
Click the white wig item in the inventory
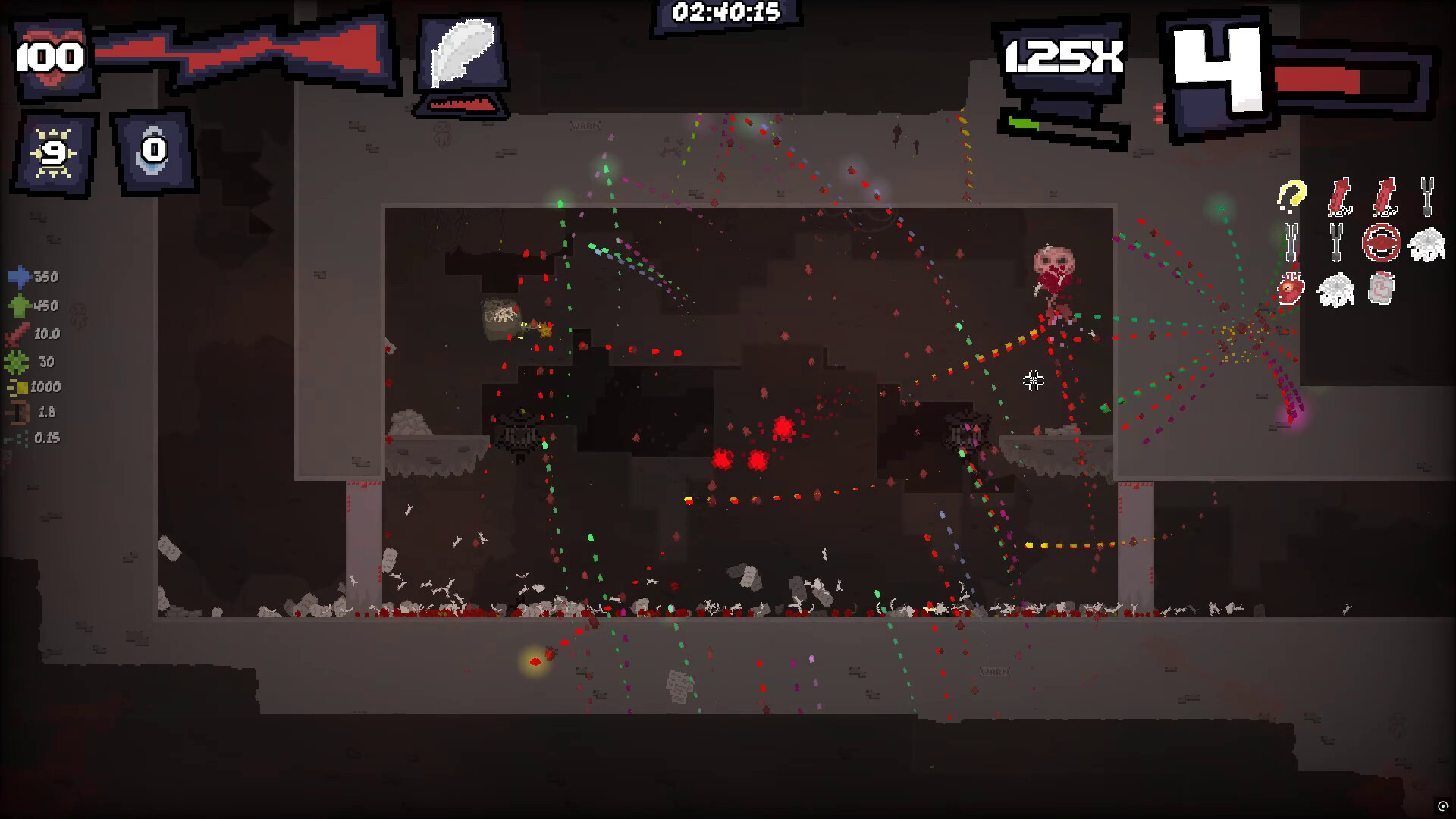pos(1426,243)
